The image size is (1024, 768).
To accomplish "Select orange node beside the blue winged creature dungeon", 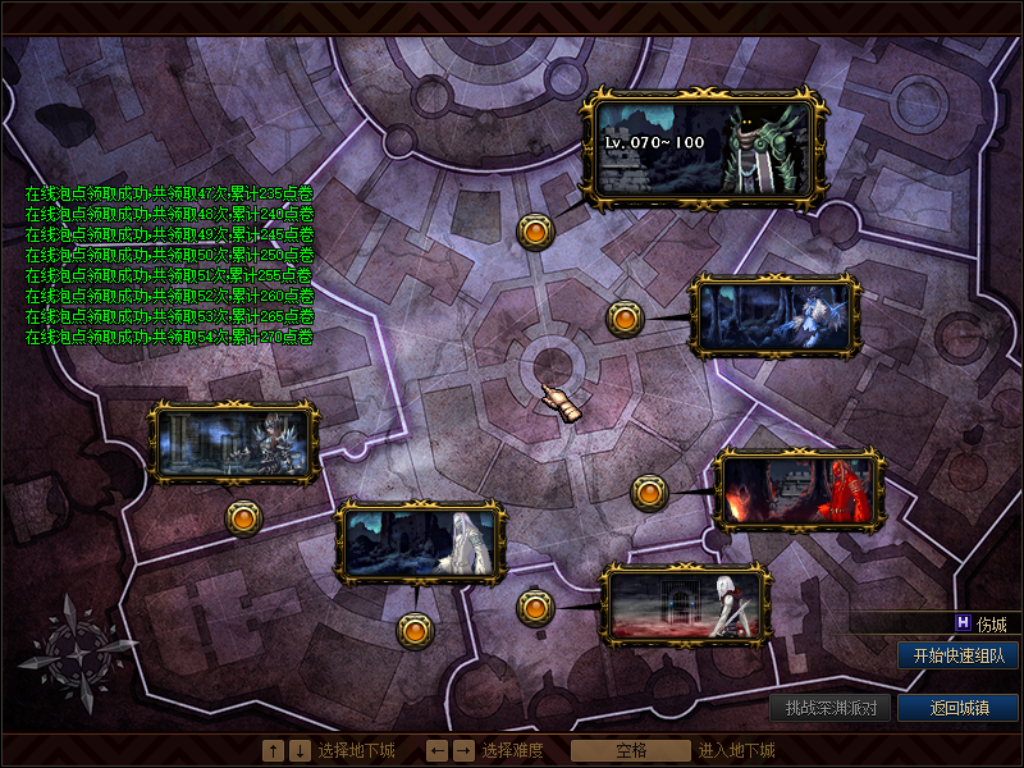I will [x=625, y=319].
